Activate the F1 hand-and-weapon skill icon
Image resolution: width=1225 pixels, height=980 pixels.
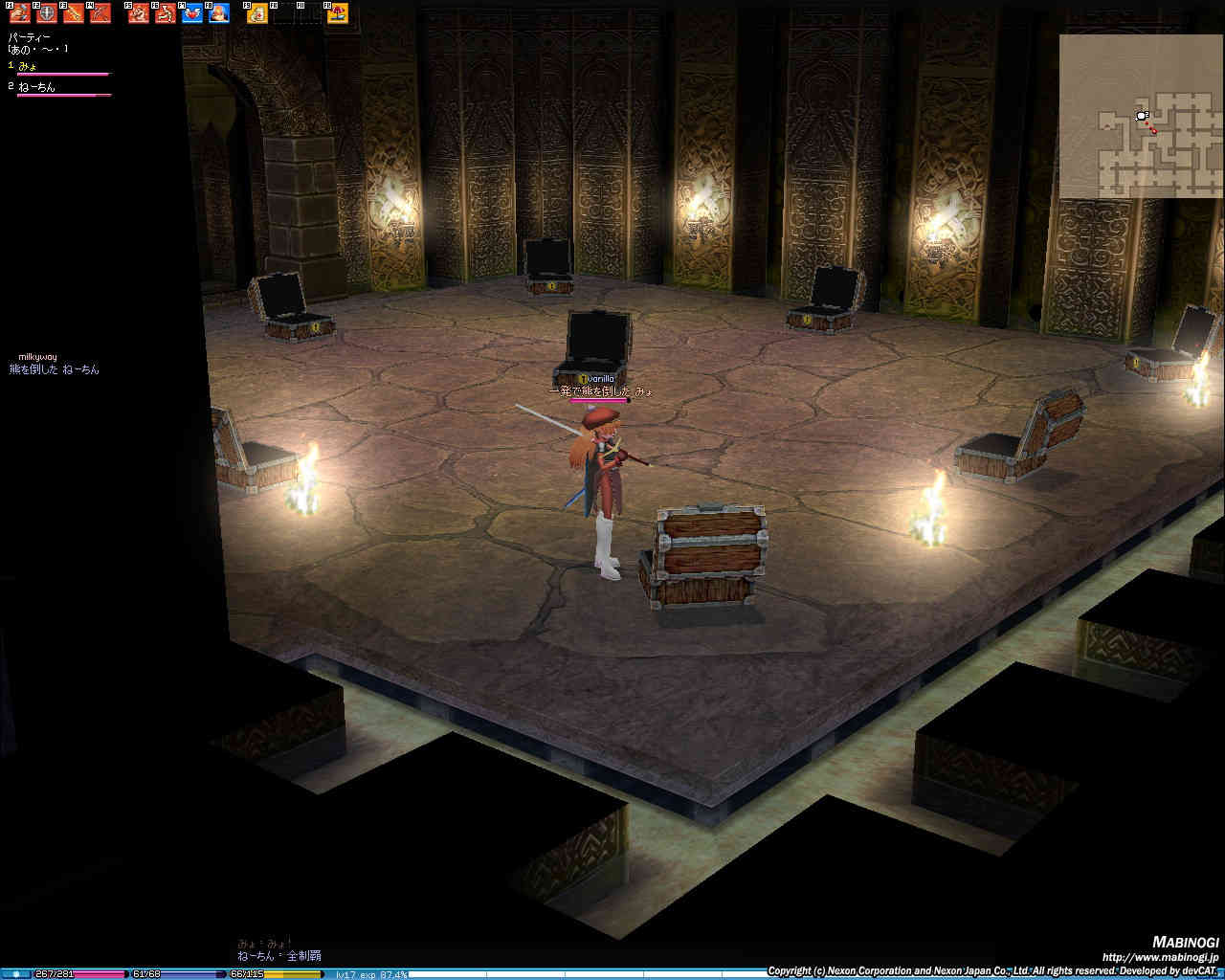20,13
